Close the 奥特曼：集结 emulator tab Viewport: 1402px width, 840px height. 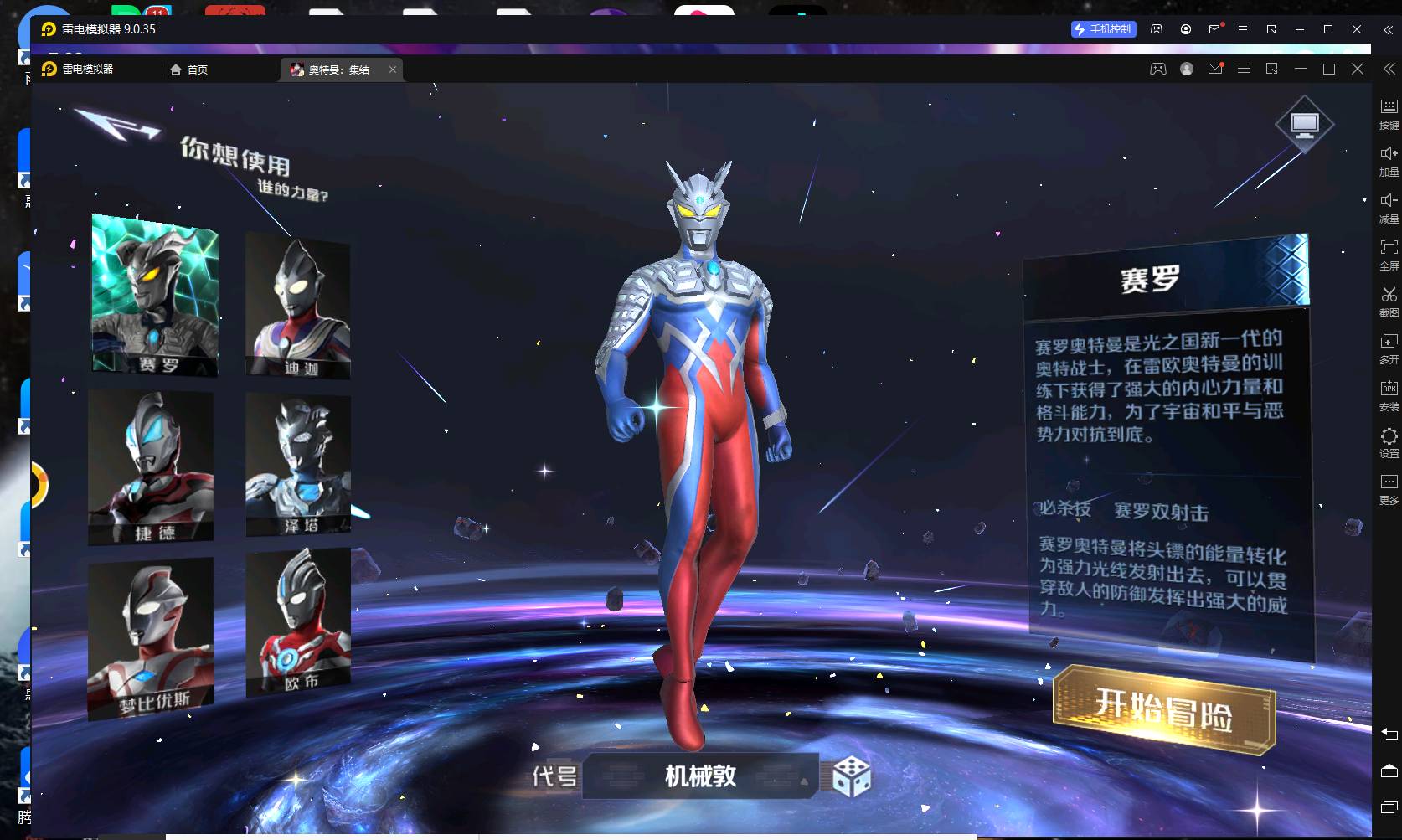click(393, 70)
